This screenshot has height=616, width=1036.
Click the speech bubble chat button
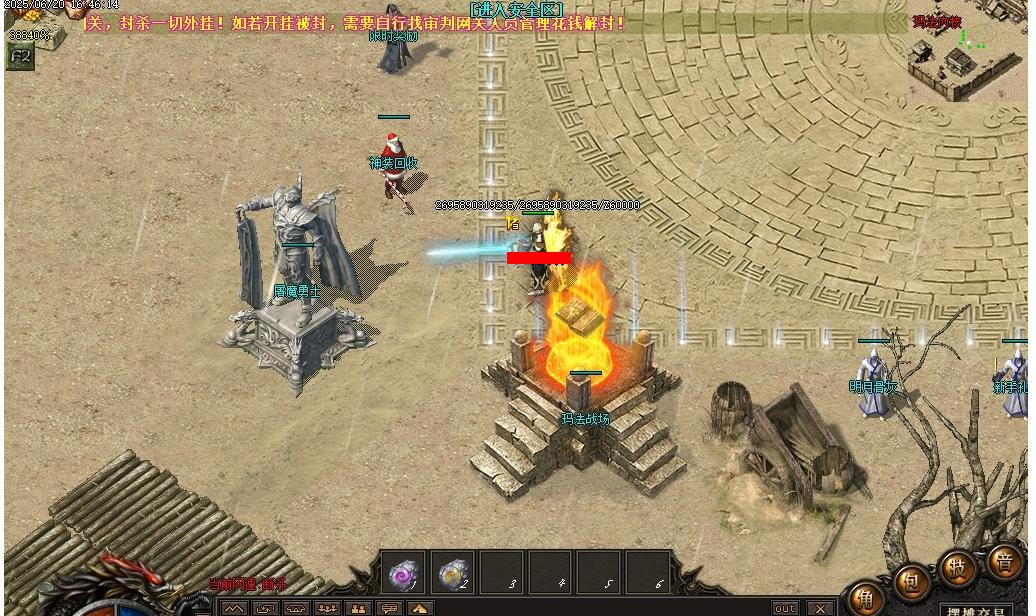389,608
